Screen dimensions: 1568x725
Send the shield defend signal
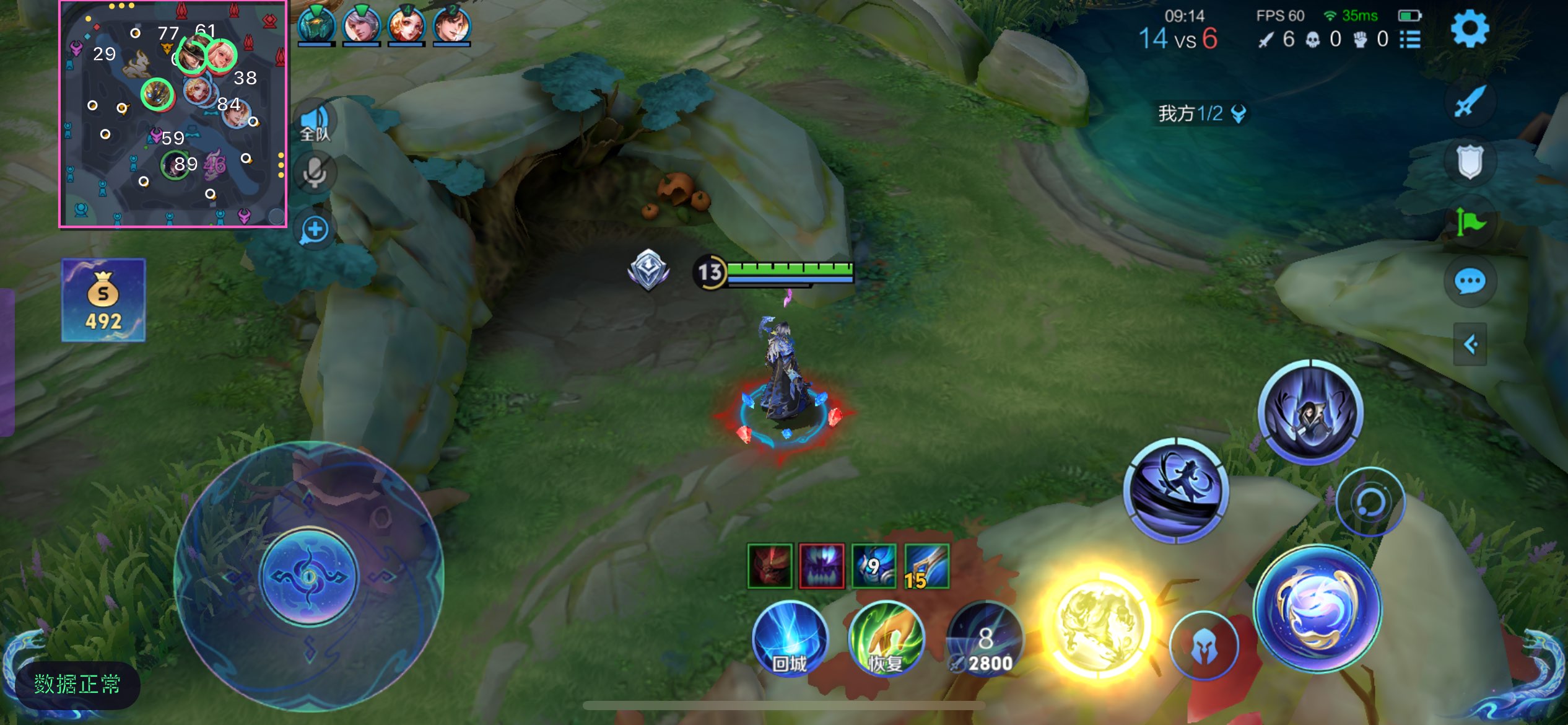(x=1470, y=162)
